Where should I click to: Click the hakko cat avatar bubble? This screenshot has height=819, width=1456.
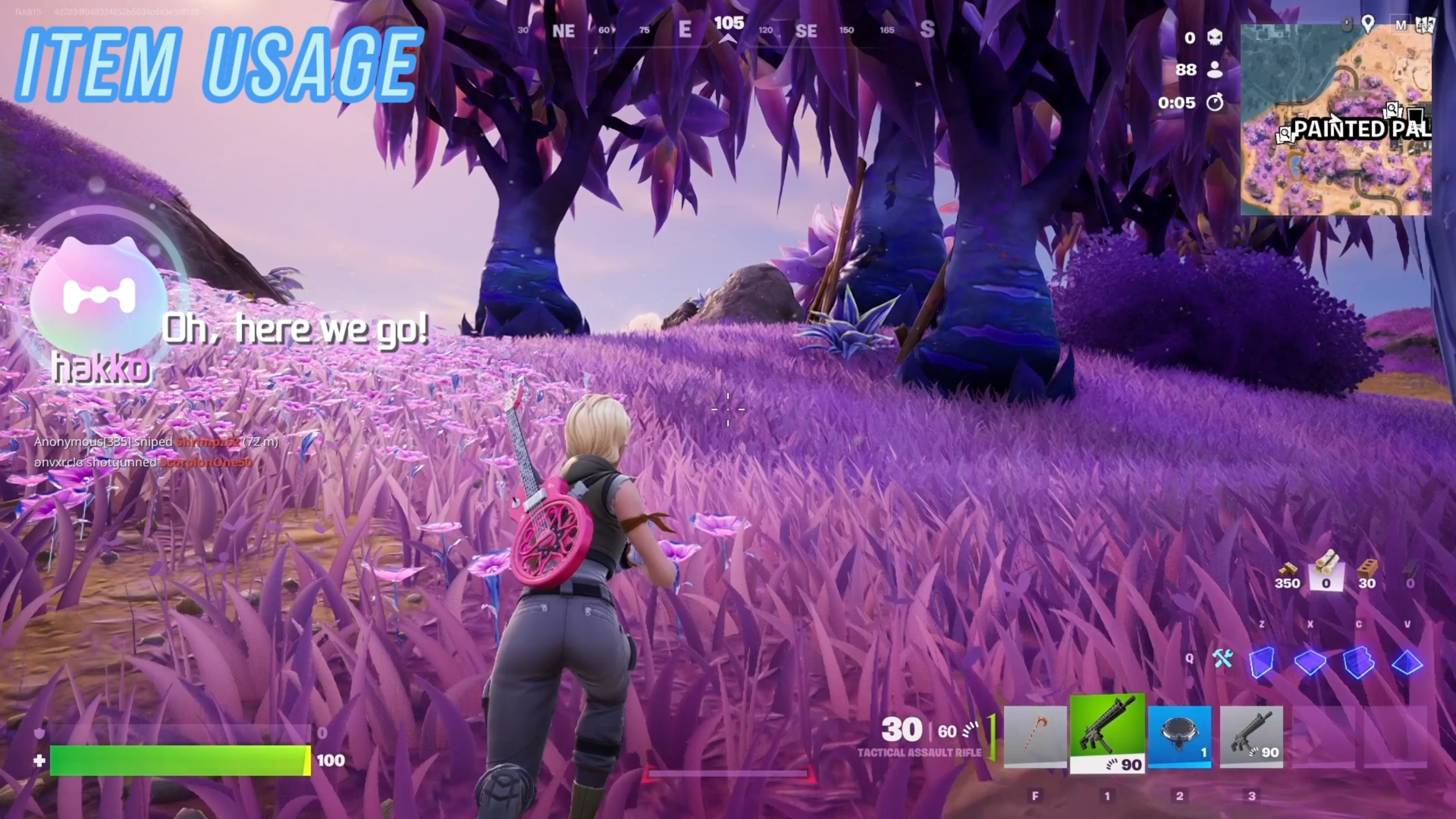(99, 297)
